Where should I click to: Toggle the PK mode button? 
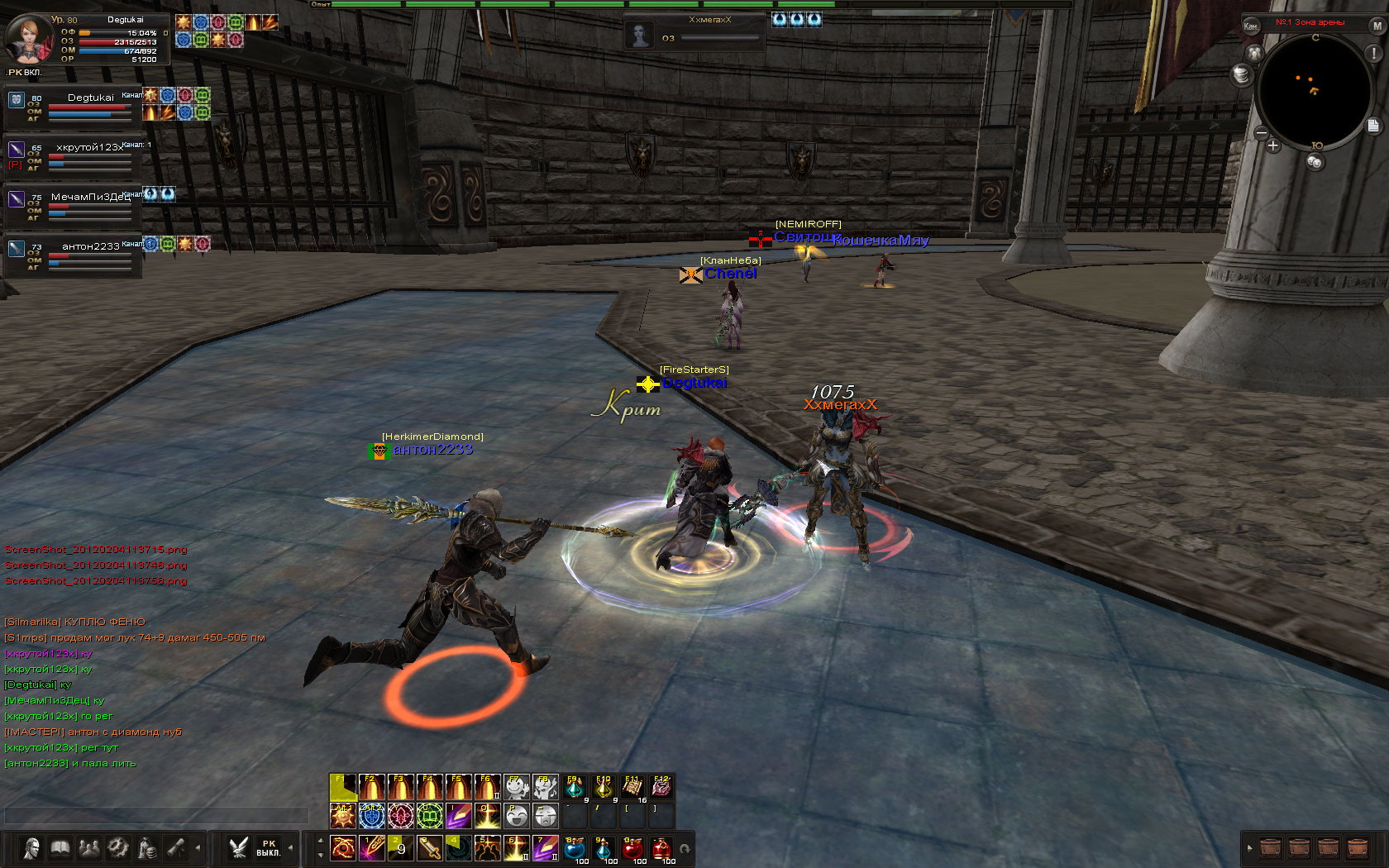268,848
